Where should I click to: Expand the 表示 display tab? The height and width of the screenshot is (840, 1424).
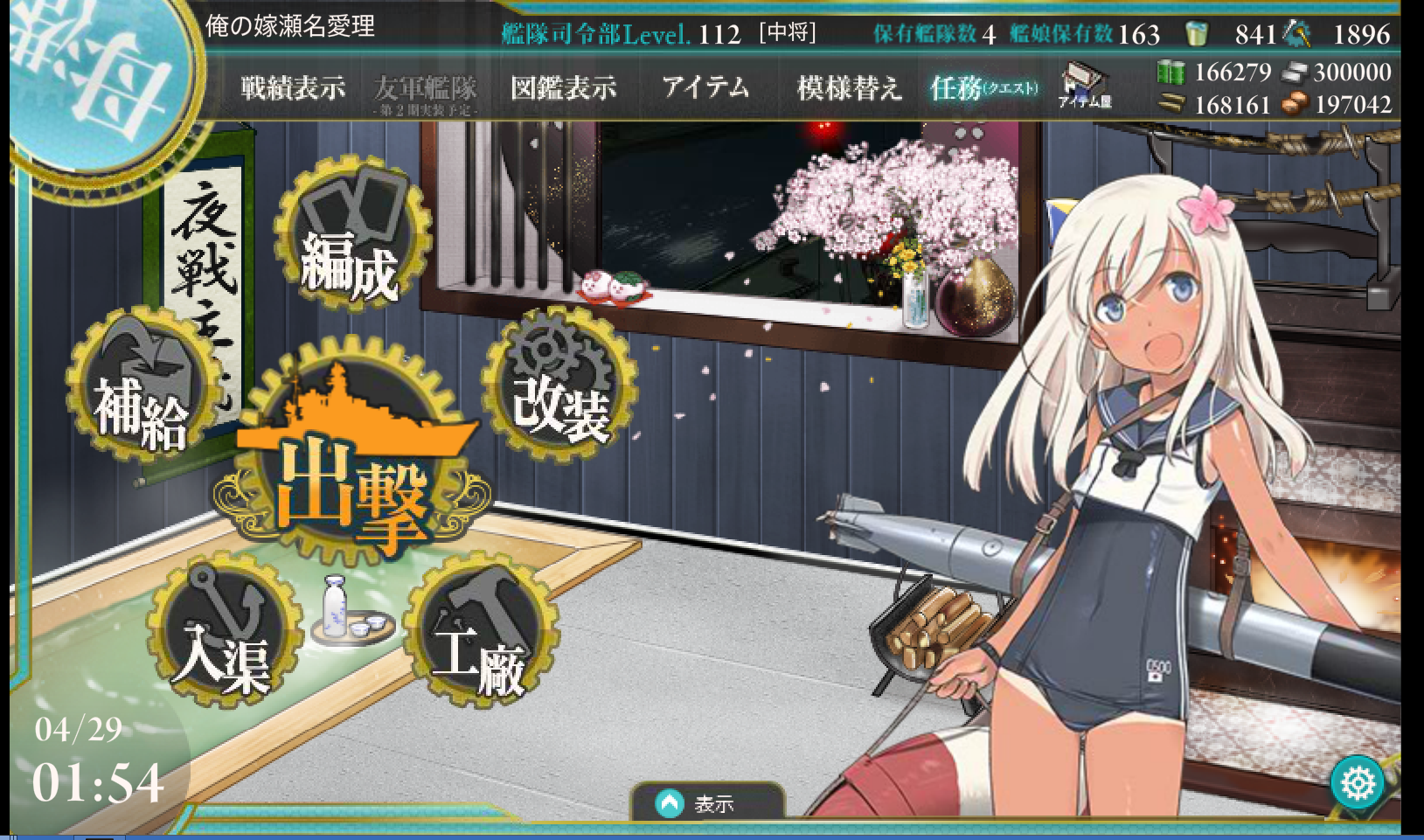click(706, 802)
